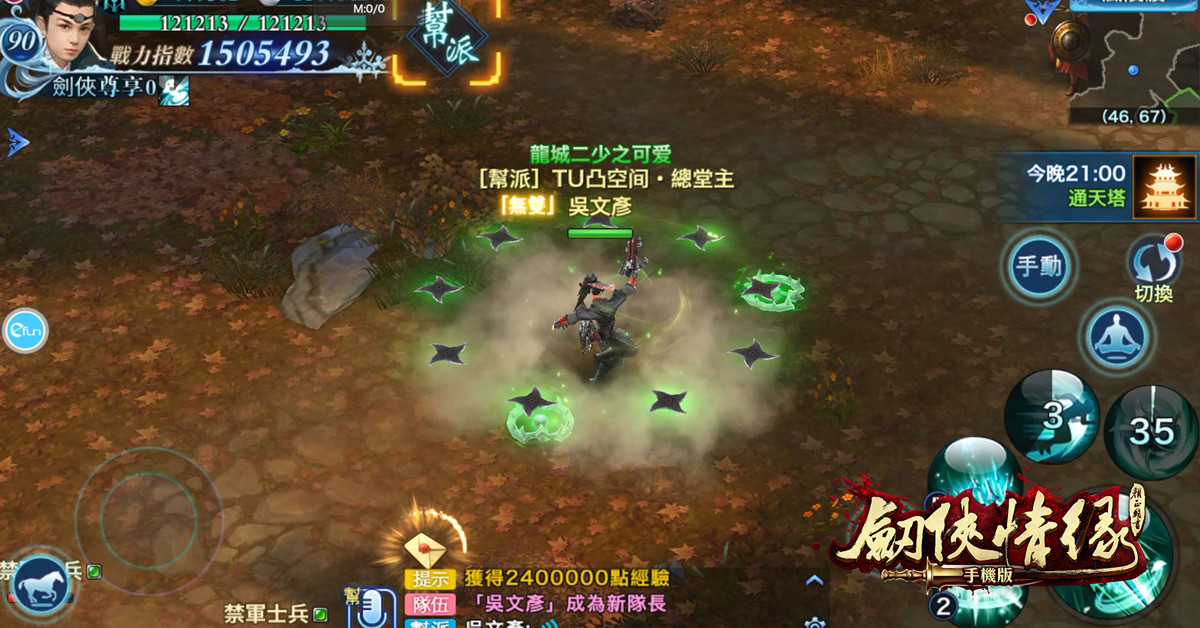Use the skill showing cooldown 3
1200x628 pixels.
(1051, 416)
